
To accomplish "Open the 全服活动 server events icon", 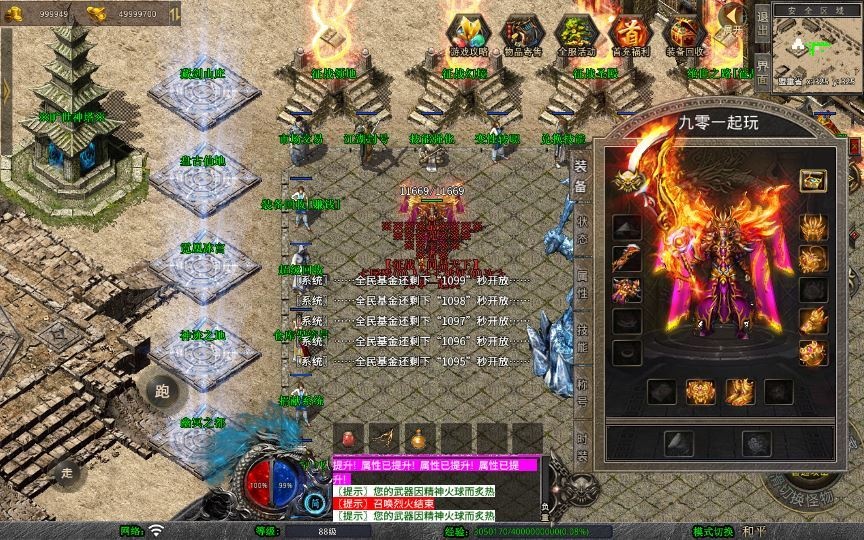I will coord(575,34).
